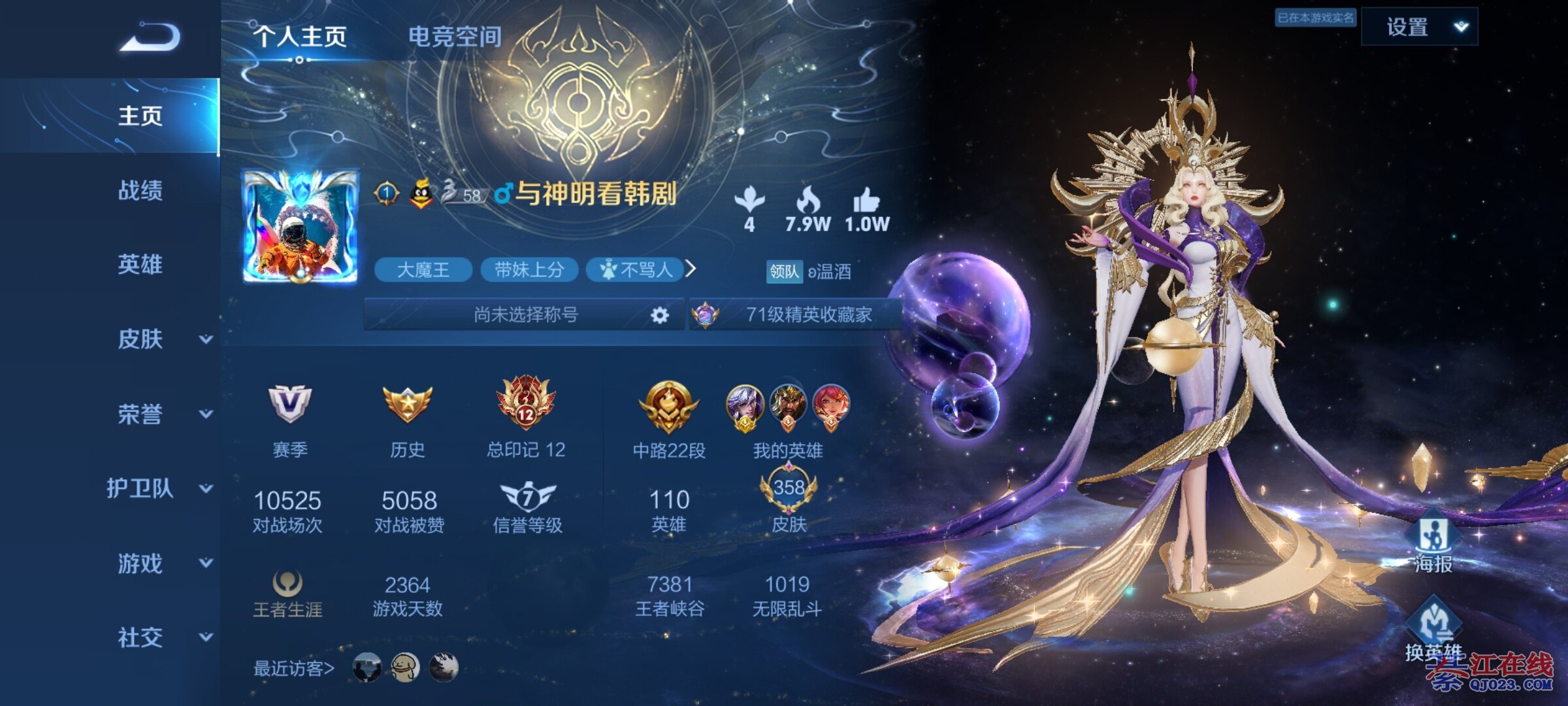Open title selection via the gear icon
The image size is (1568, 706).
660,315
